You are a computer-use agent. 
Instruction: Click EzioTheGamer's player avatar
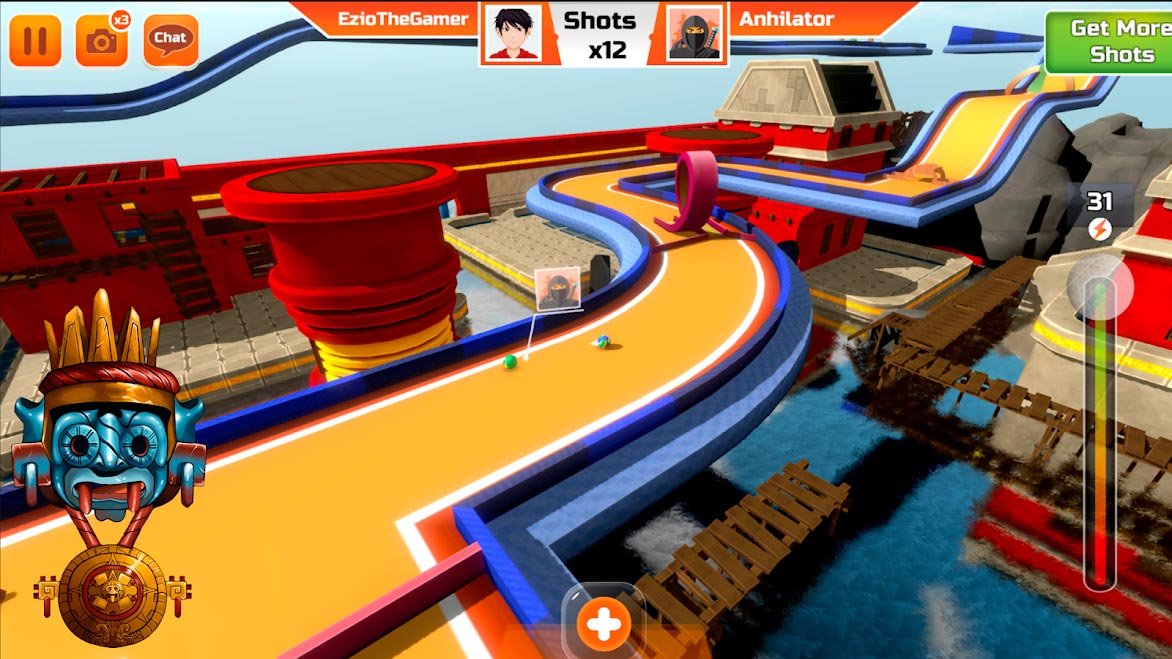pos(514,34)
